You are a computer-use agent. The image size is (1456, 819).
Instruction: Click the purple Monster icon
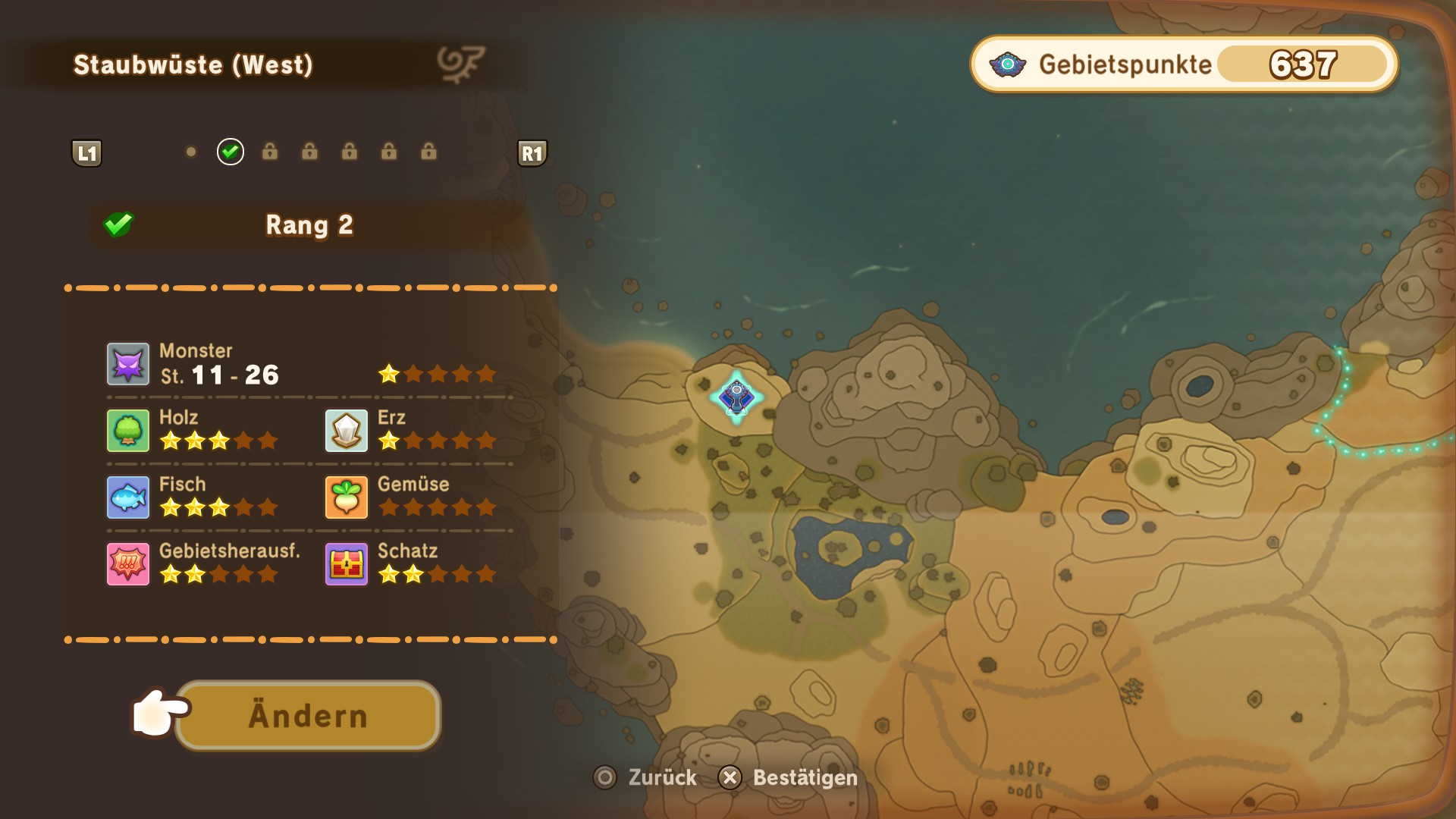click(x=127, y=364)
